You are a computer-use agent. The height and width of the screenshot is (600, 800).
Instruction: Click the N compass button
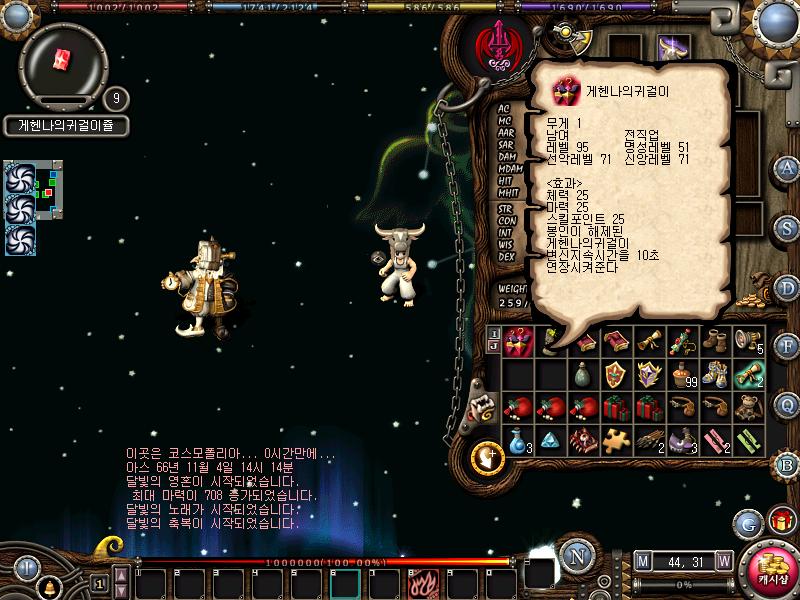pyautogui.click(x=575, y=556)
